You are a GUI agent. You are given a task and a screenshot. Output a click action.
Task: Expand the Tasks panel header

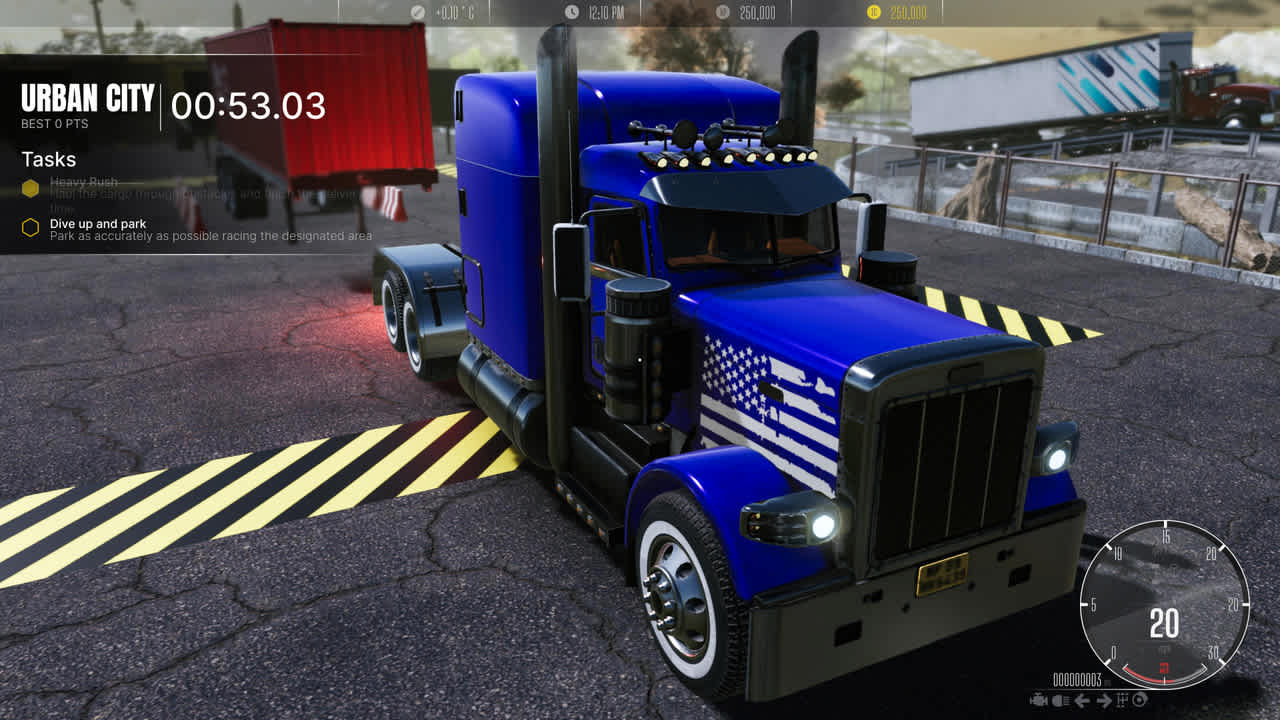[x=48, y=159]
